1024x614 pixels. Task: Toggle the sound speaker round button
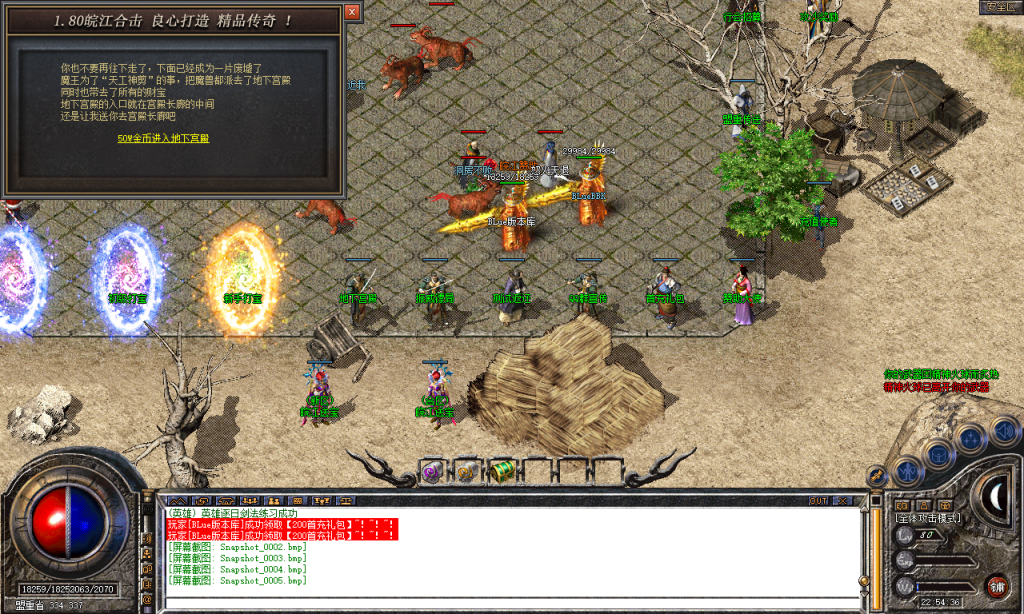[1003, 431]
